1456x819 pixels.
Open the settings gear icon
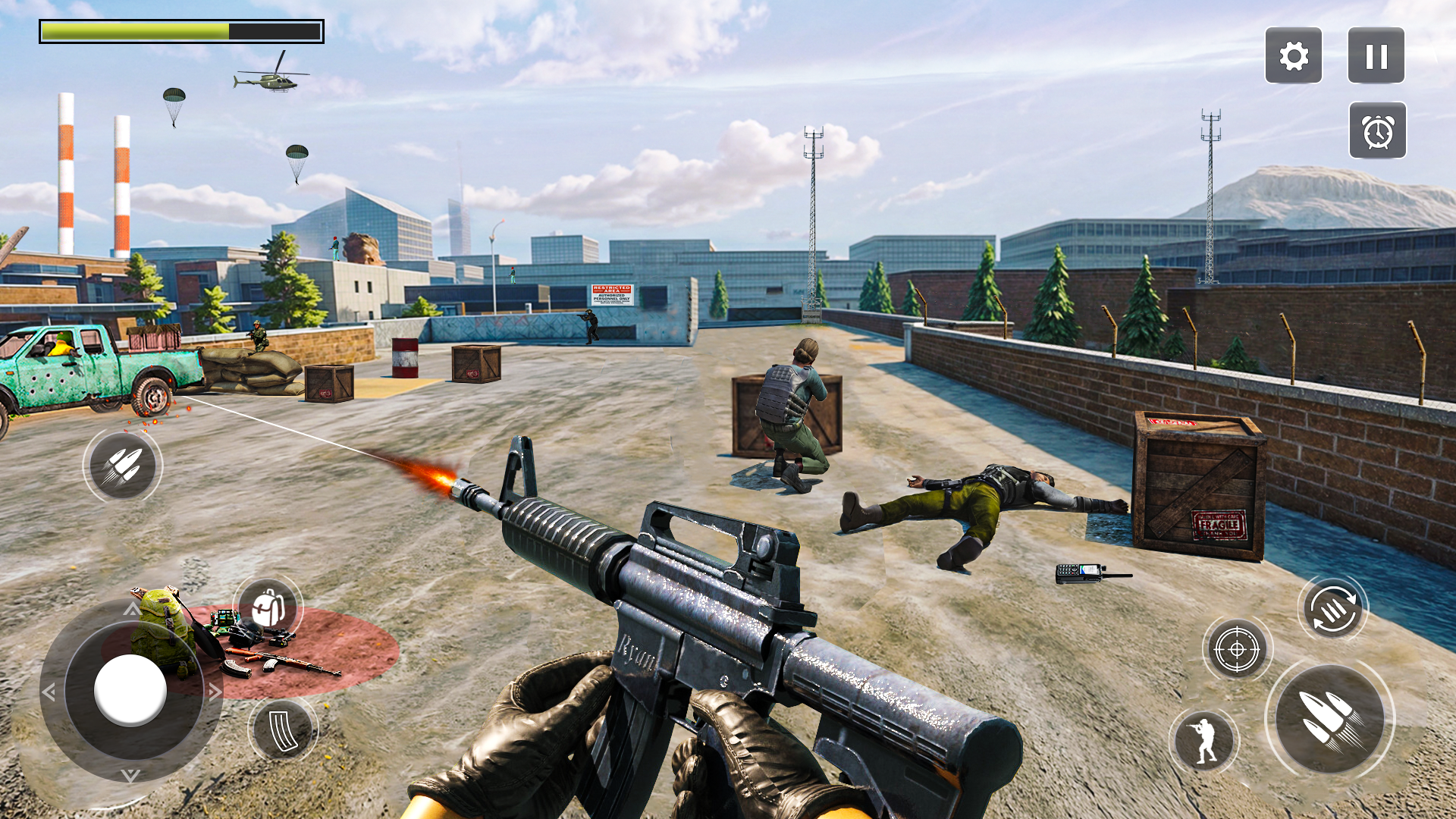(x=1293, y=55)
